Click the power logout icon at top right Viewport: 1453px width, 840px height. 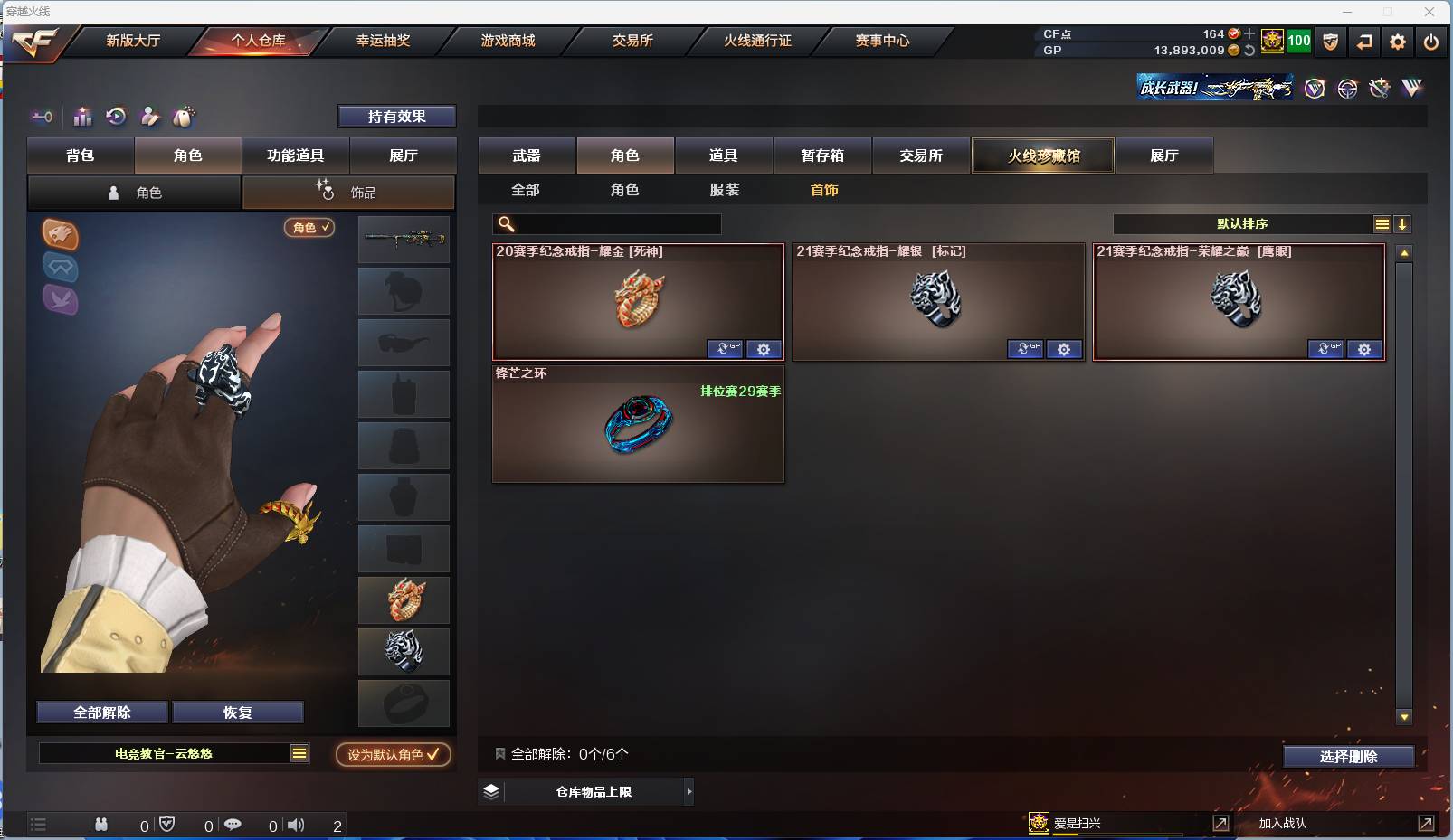1432,41
